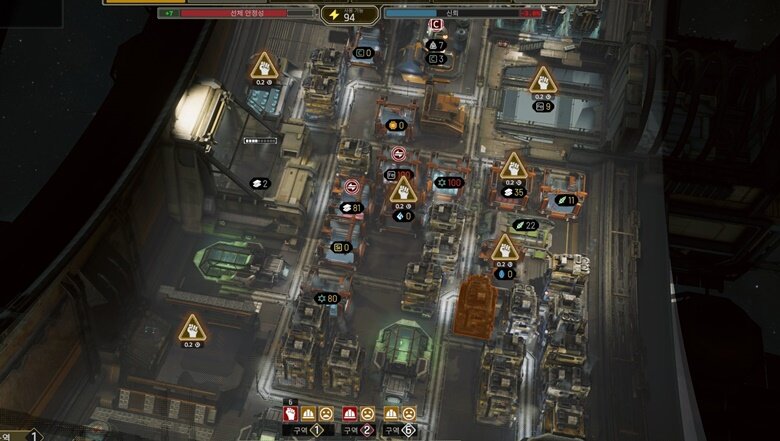This screenshot has width=780, height=441.
Task: Open the fist warning triangle above the 35 stock
Action: pyautogui.click(x=514, y=165)
